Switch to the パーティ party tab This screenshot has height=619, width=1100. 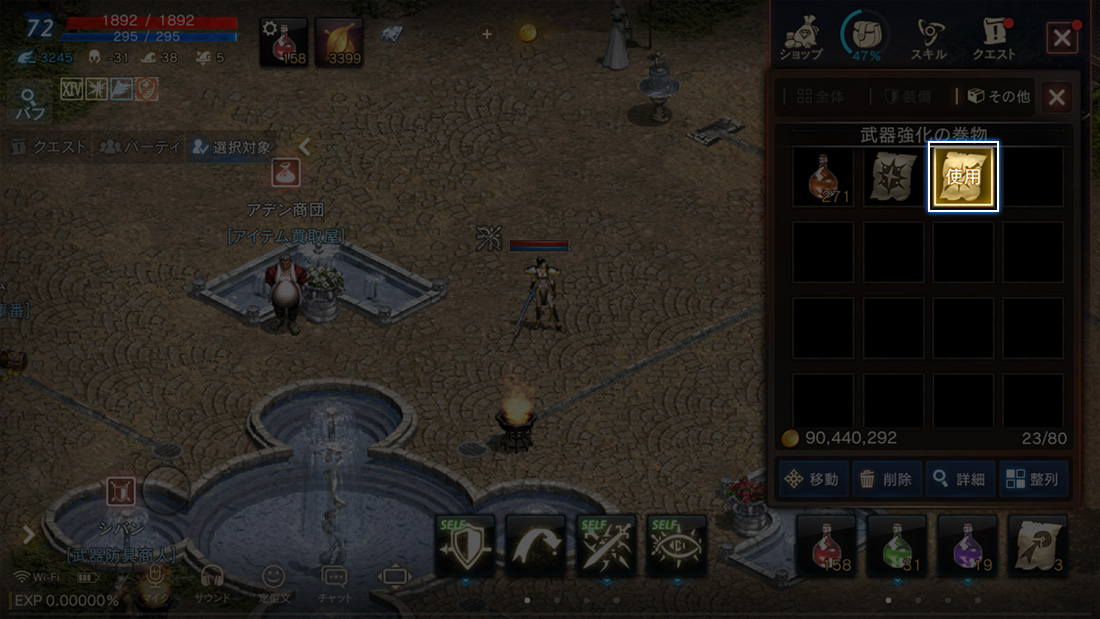(141, 147)
